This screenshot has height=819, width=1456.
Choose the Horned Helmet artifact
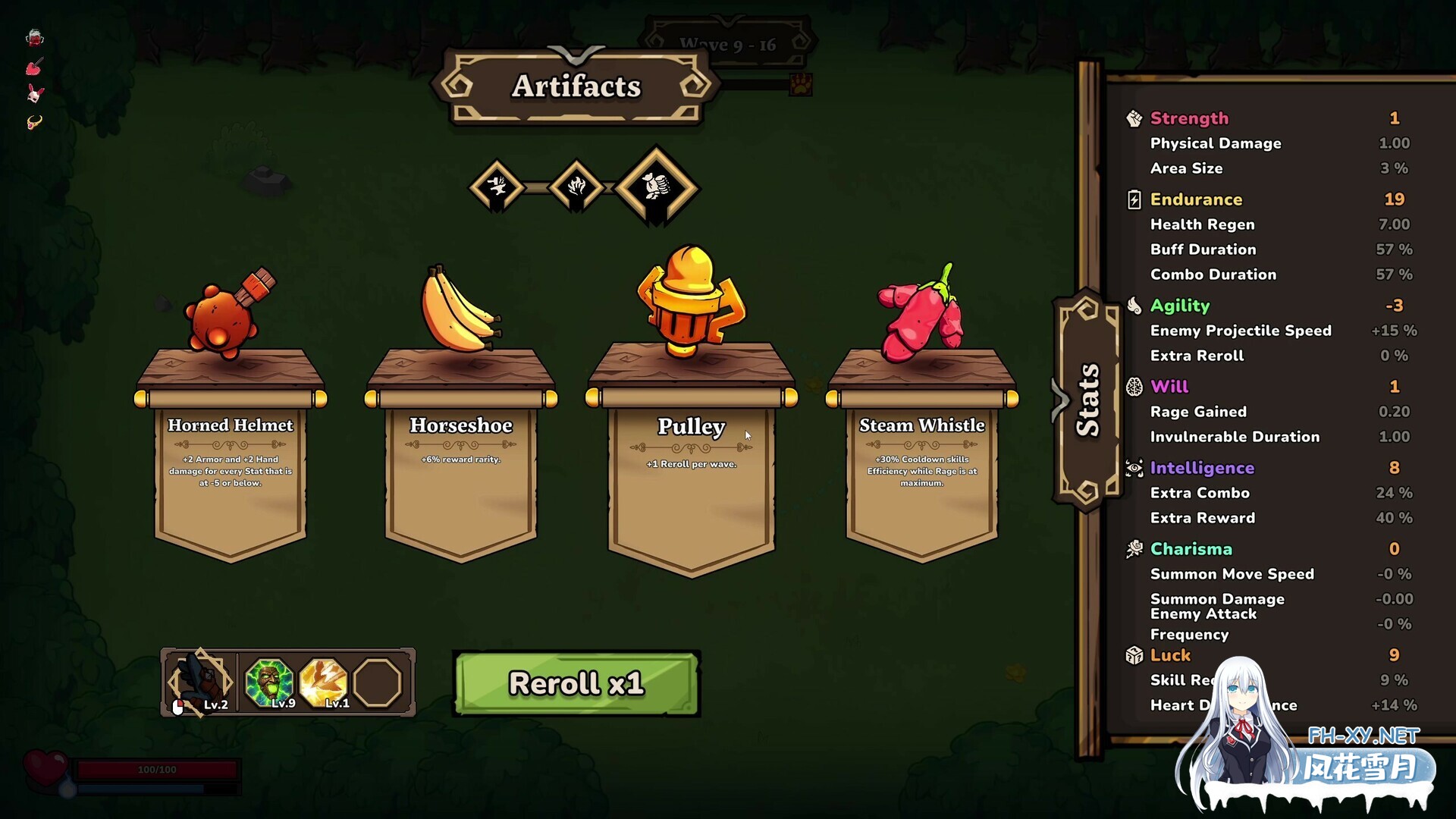coord(231,455)
